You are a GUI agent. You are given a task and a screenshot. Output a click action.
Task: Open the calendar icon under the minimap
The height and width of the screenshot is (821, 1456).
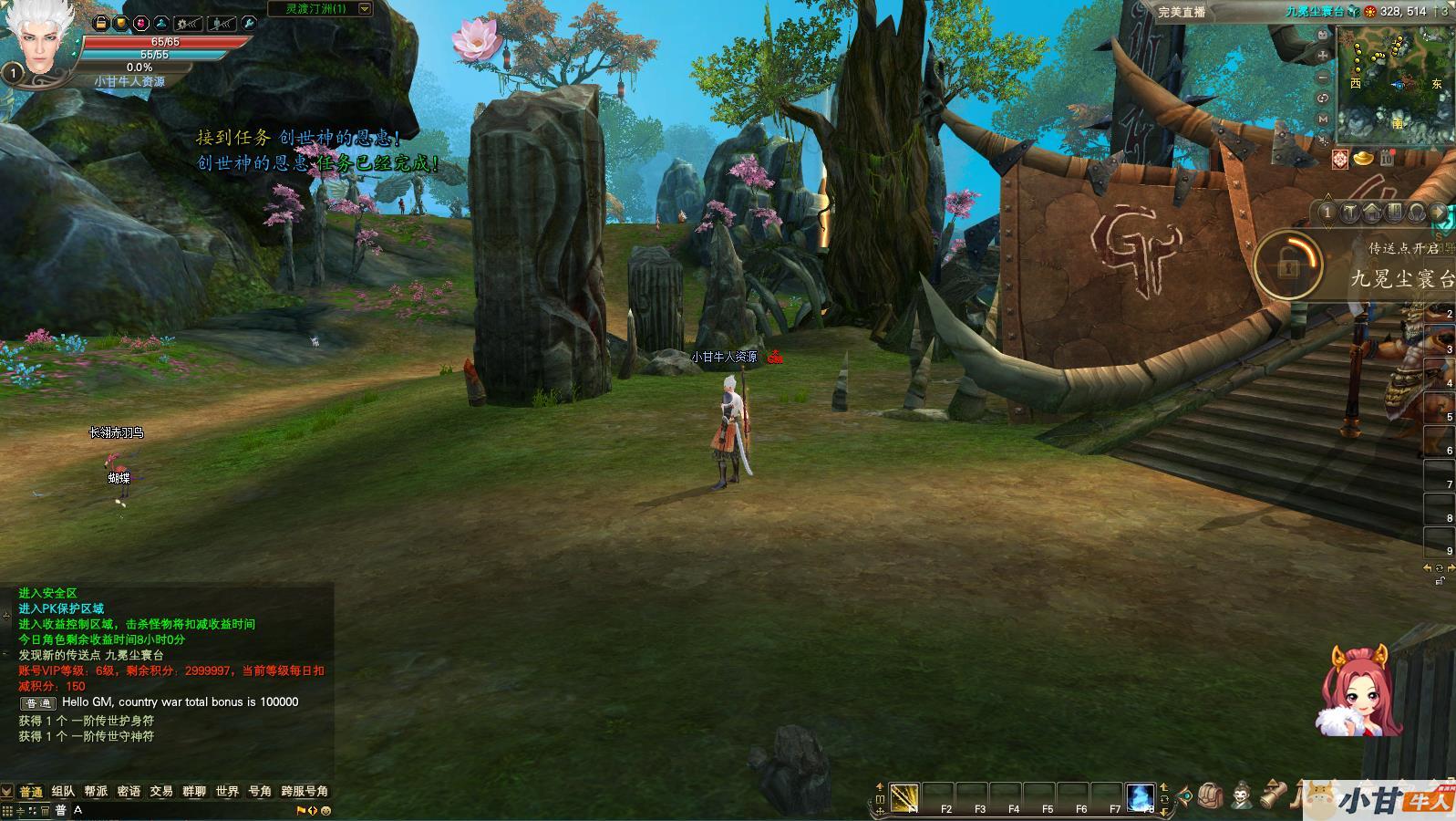pyautogui.click(x=1388, y=159)
